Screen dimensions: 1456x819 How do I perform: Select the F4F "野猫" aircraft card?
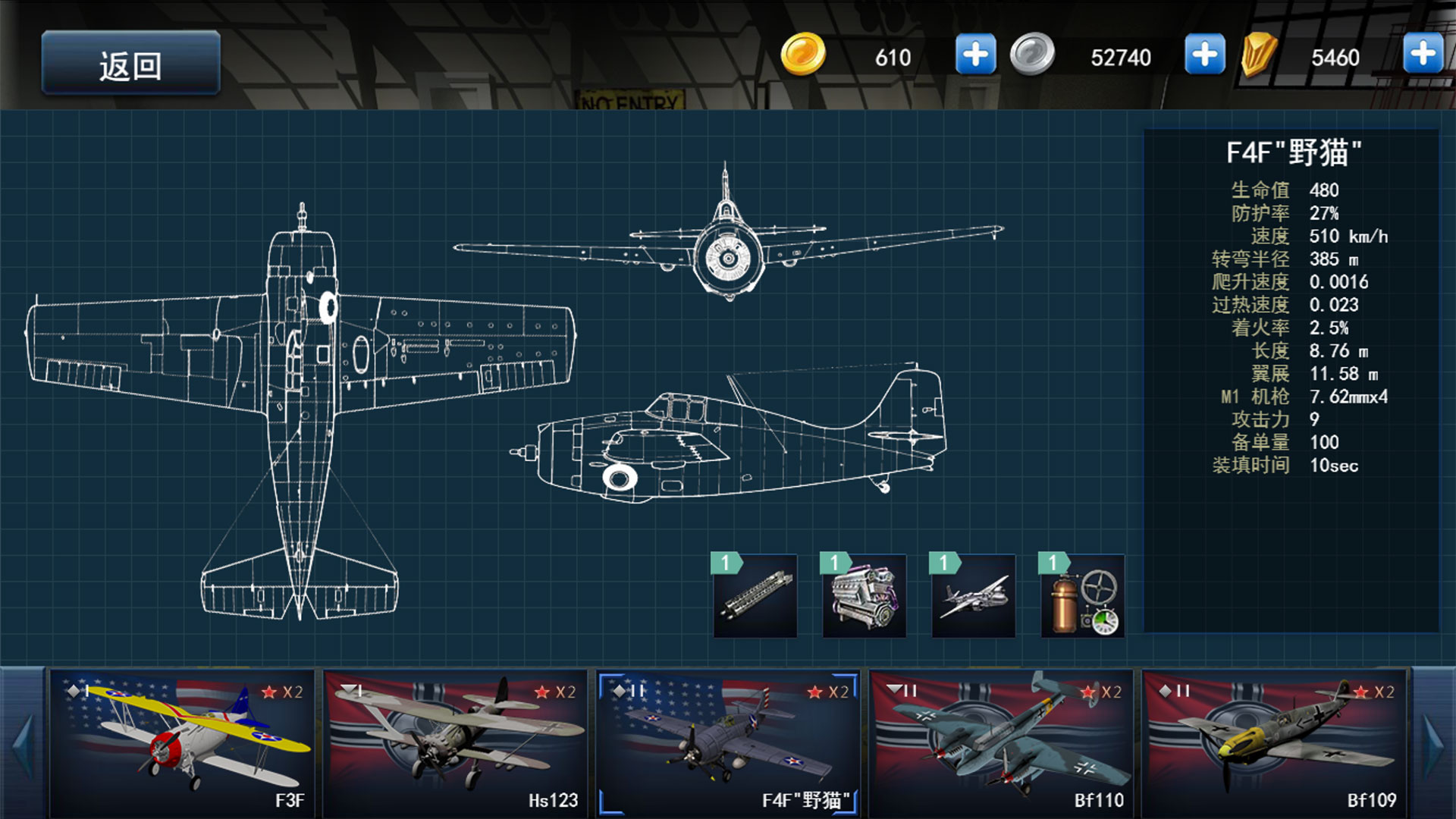tap(728, 743)
